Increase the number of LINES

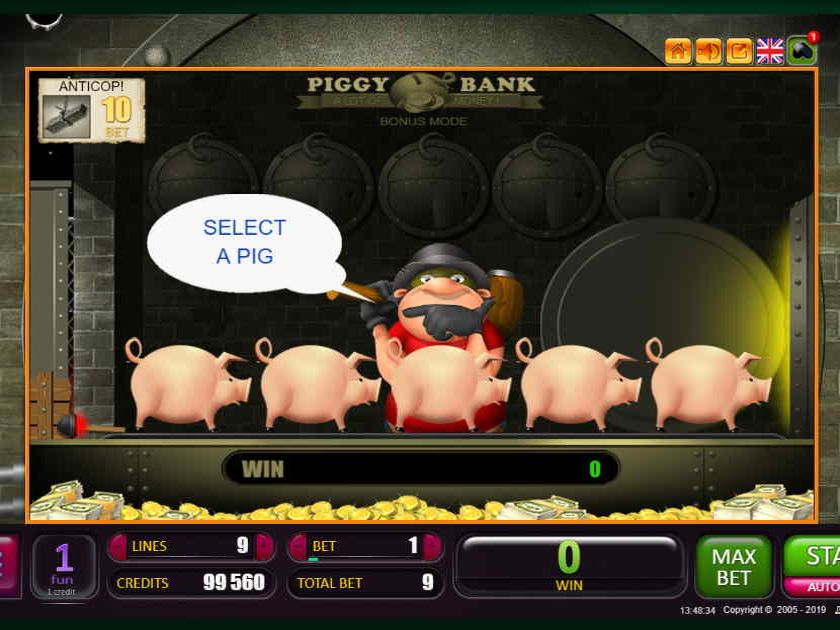[264, 546]
